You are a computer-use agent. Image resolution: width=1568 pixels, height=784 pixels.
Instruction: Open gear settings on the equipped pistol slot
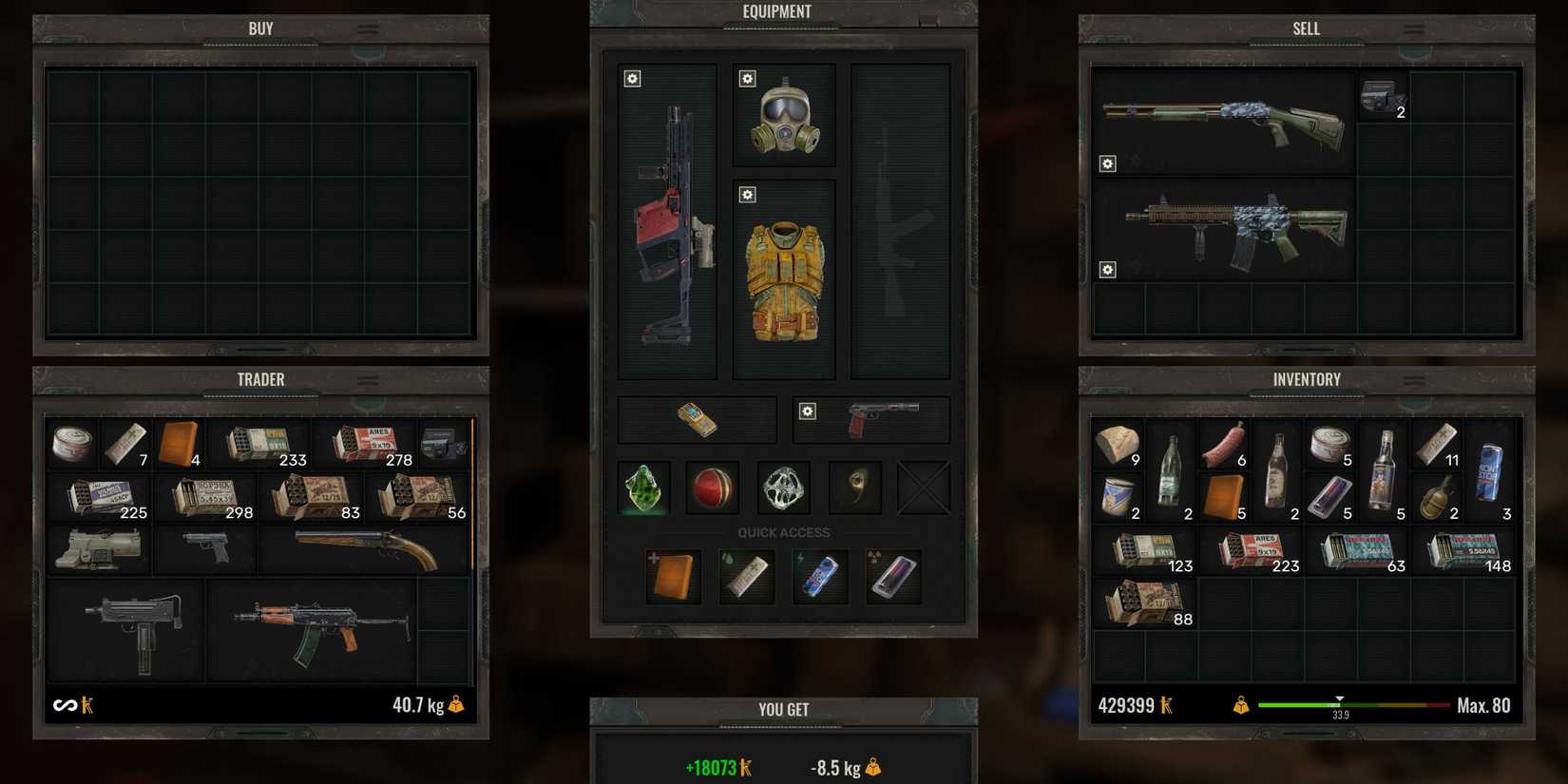tap(808, 411)
